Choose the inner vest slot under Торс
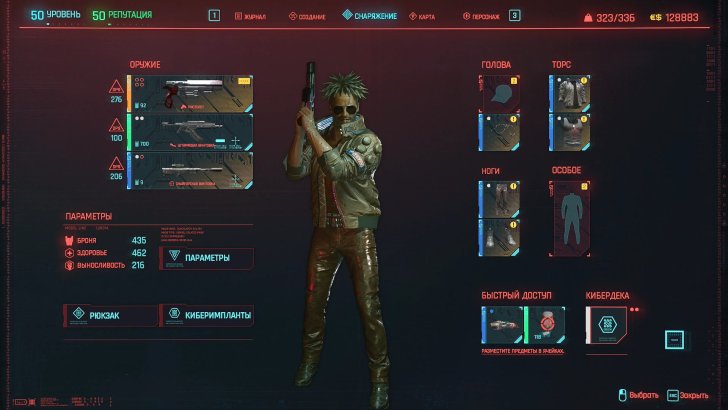 567,131
